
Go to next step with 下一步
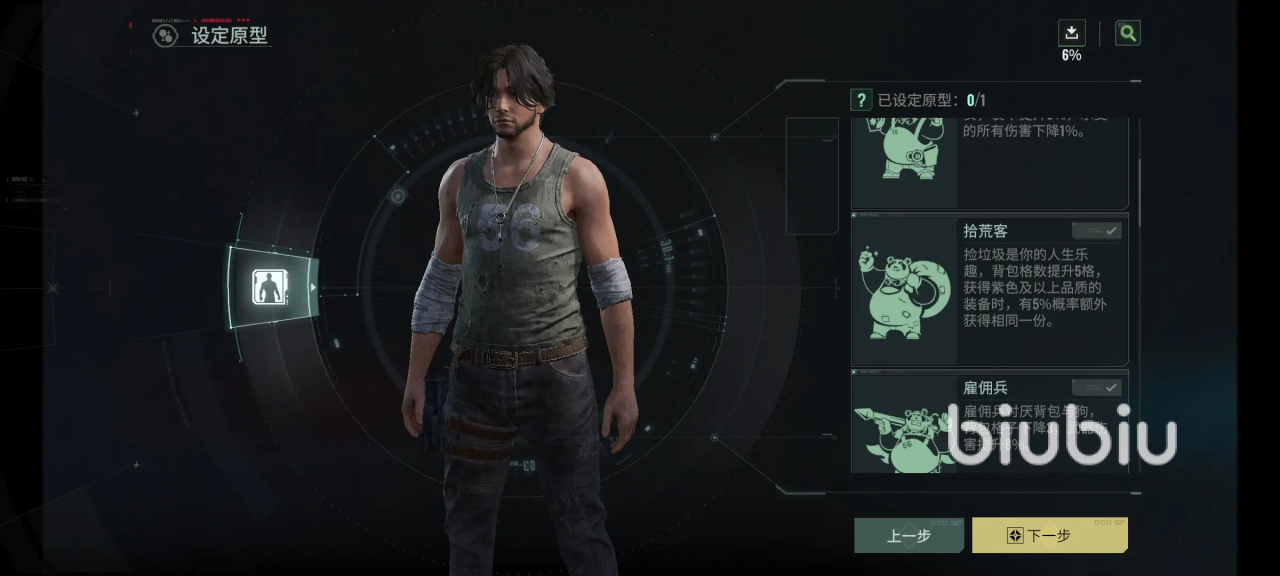coord(1049,535)
